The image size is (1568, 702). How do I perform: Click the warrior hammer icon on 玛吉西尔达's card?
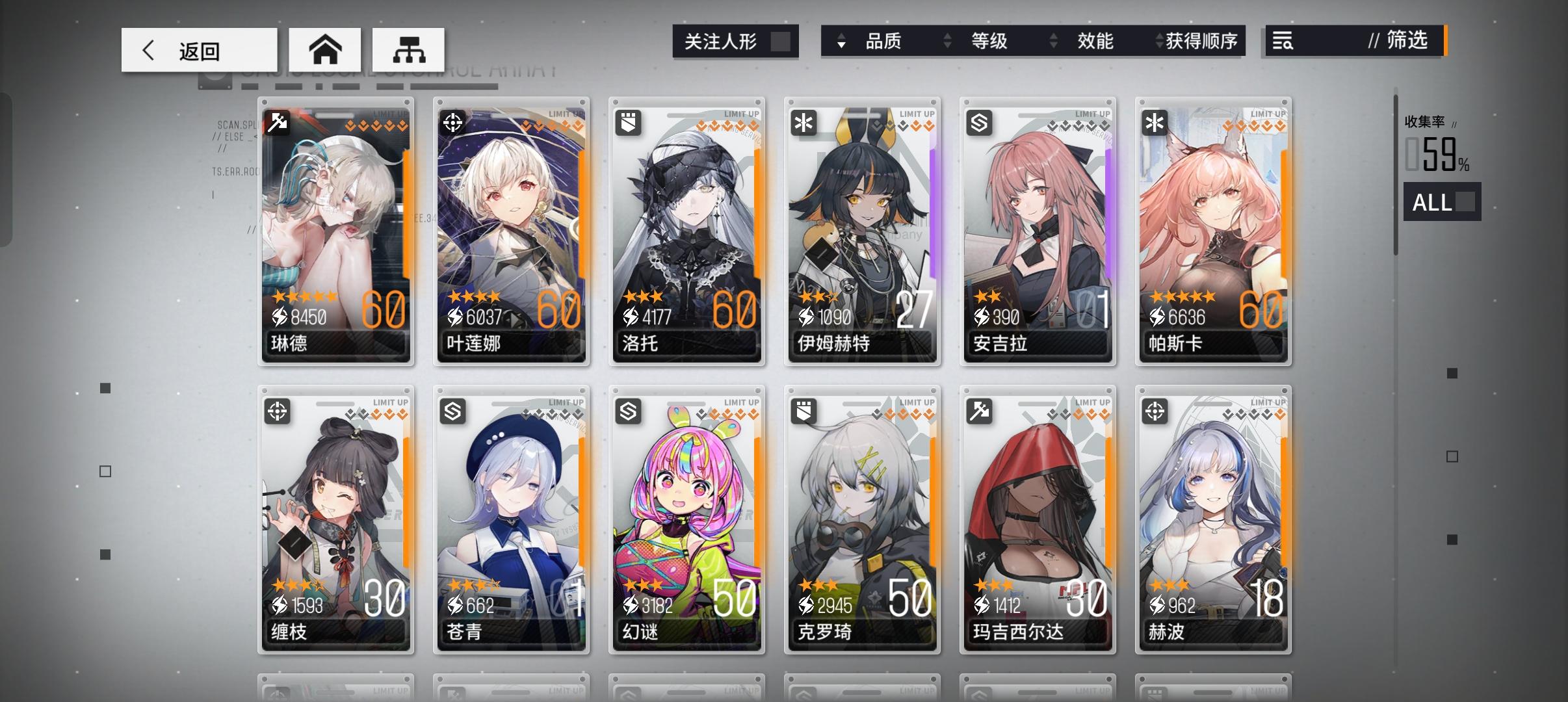click(x=980, y=411)
